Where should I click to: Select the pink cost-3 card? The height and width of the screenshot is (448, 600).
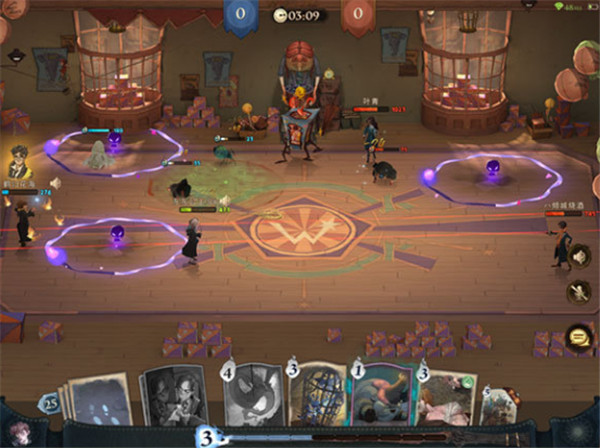445,402
